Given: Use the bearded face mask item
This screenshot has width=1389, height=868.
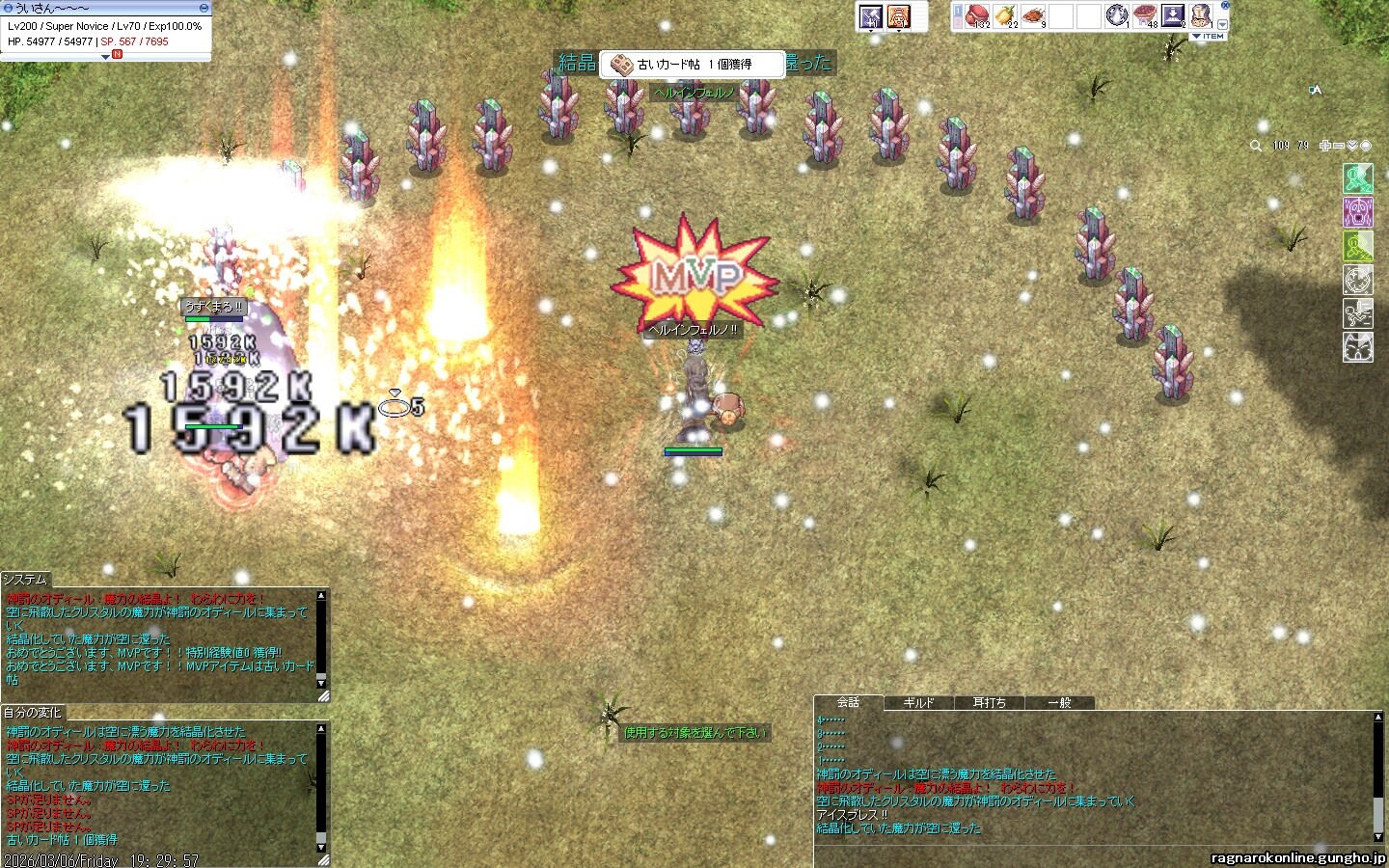Looking at the screenshot, I should tap(1201, 15).
